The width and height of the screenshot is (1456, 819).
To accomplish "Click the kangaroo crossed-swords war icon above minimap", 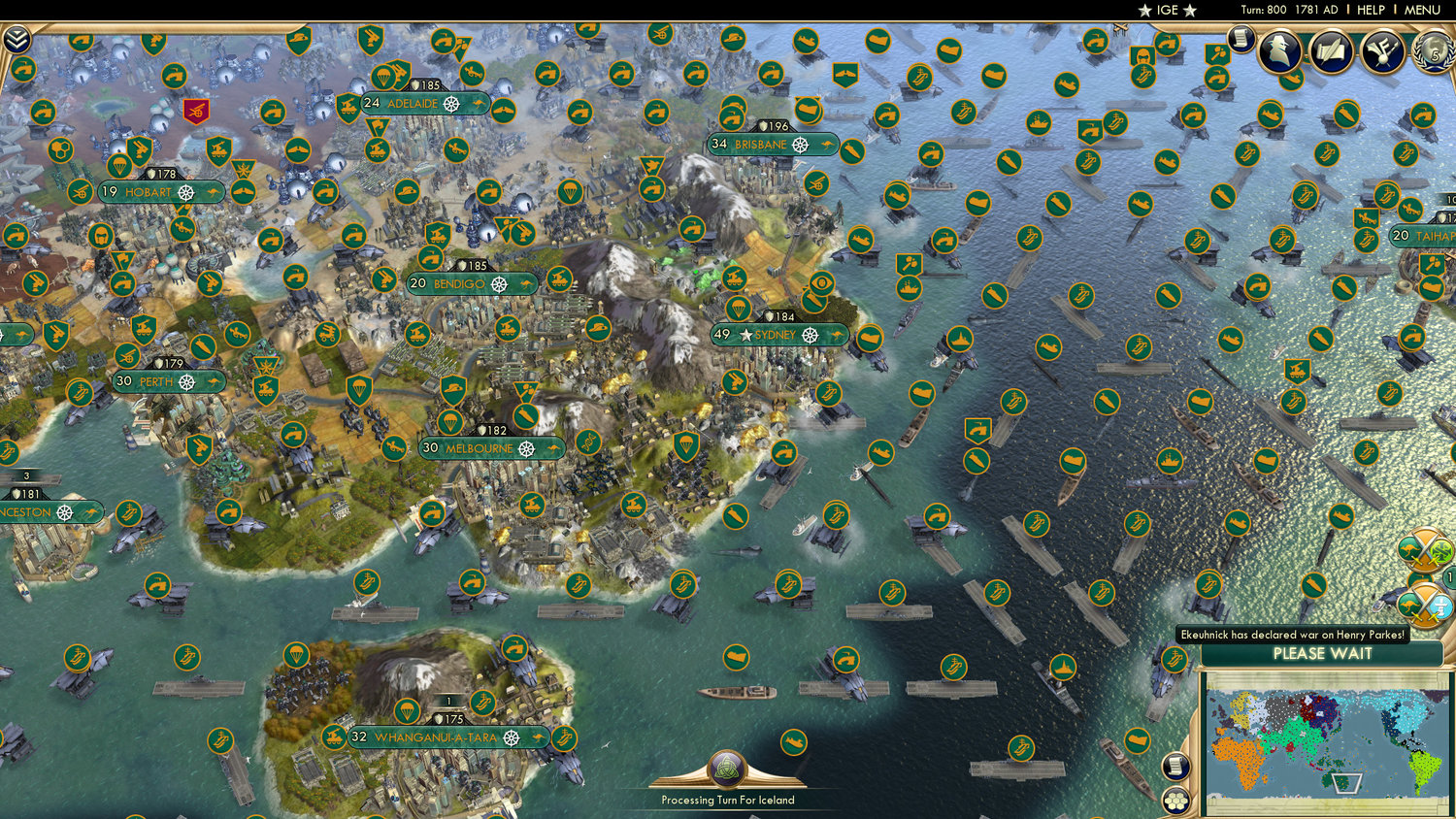I will point(1427,549).
